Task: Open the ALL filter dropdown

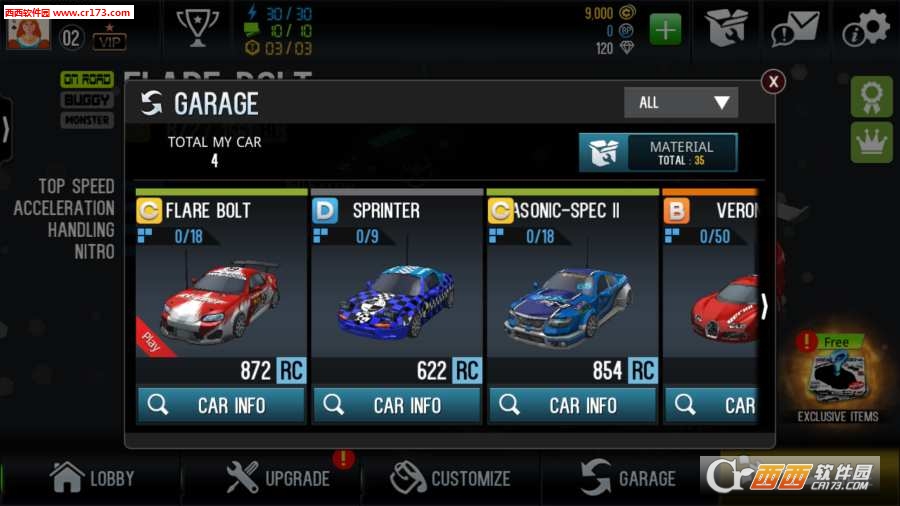Action: 681,102
